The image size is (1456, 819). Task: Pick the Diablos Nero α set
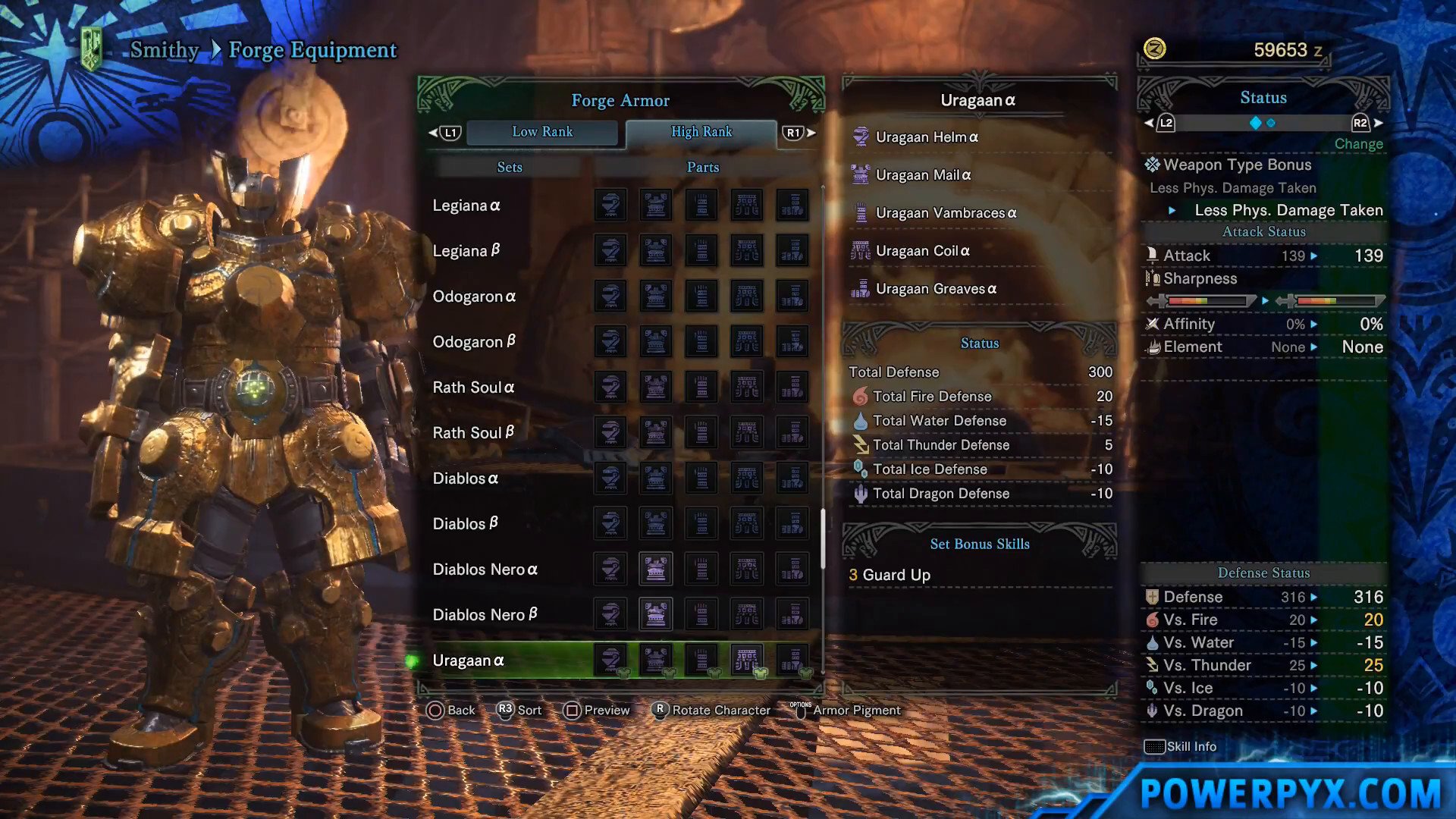coord(485,570)
